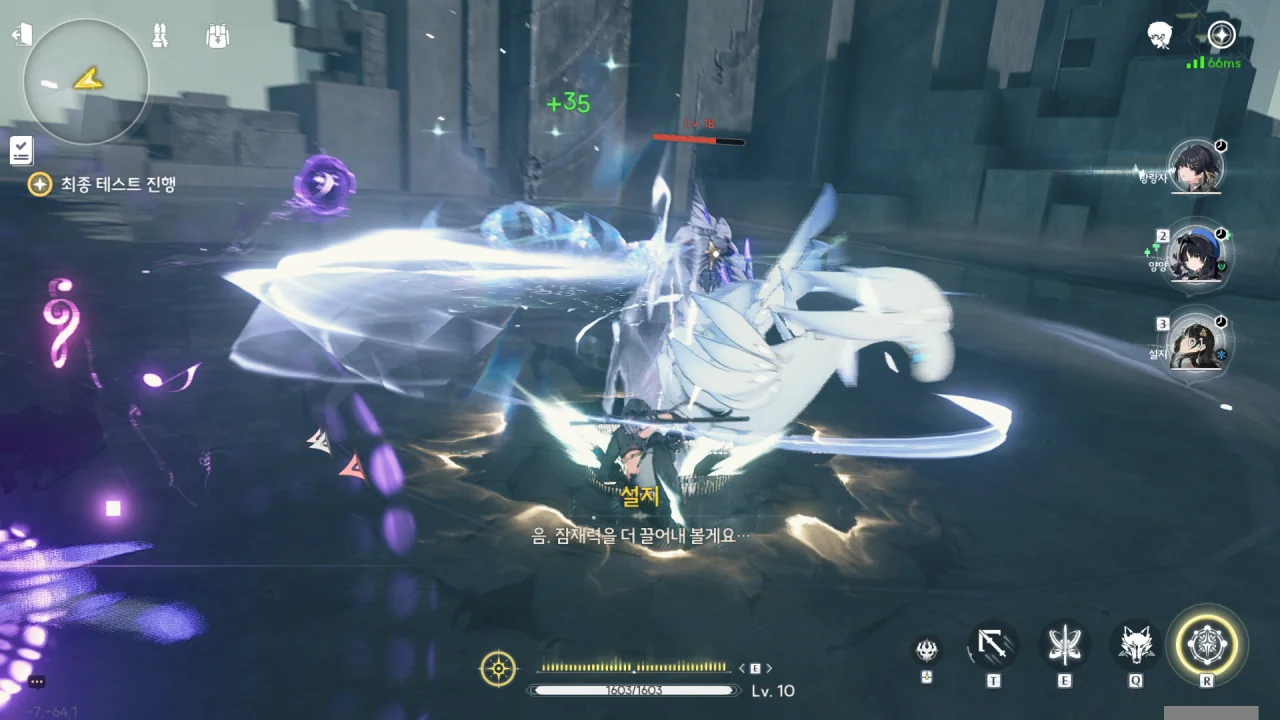Image resolution: width=1280 pixels, height=720 pixels.
Task: Open the backpack inventory
Action: coord(217,36)
